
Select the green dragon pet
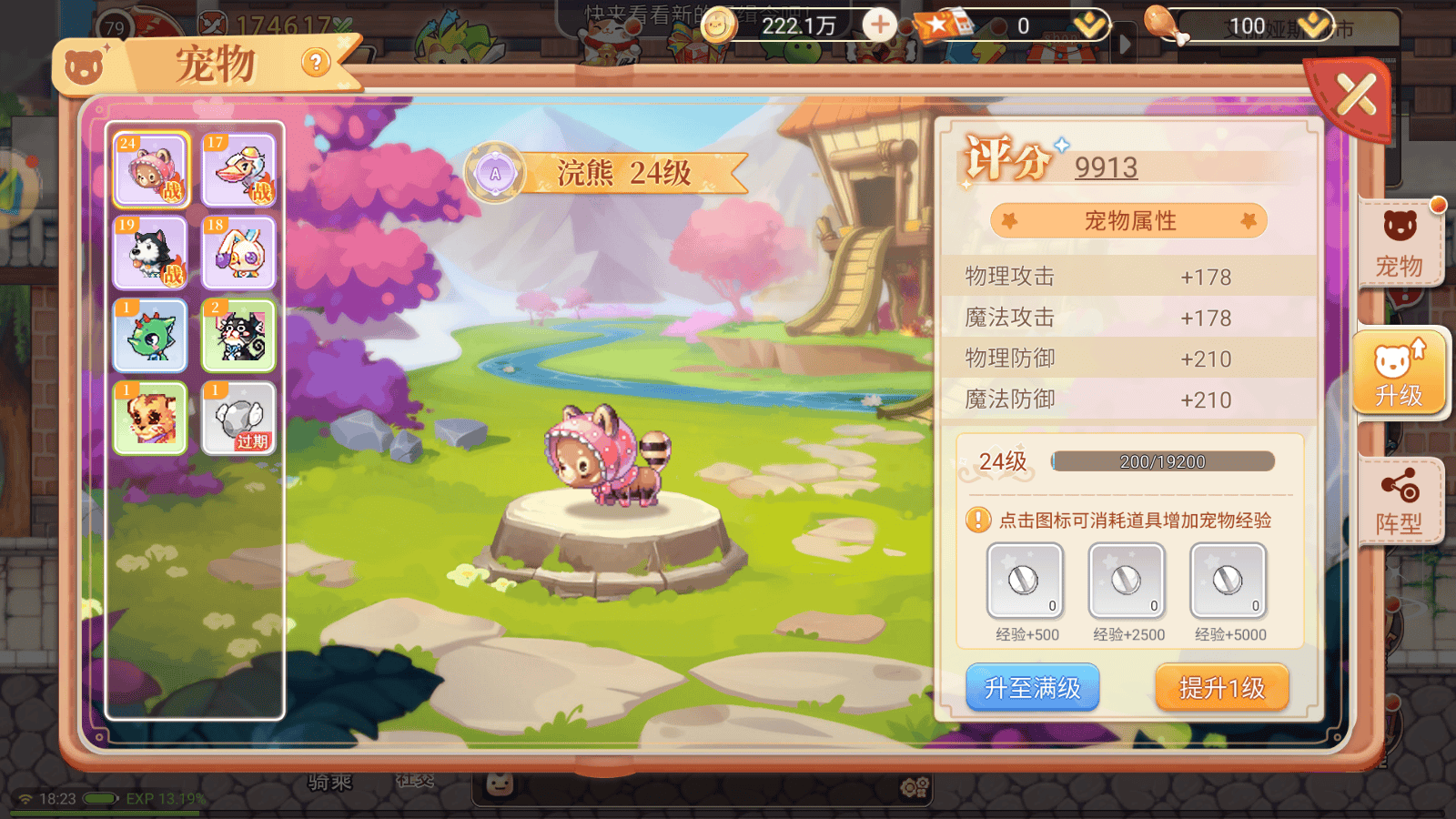click(151, 335)
